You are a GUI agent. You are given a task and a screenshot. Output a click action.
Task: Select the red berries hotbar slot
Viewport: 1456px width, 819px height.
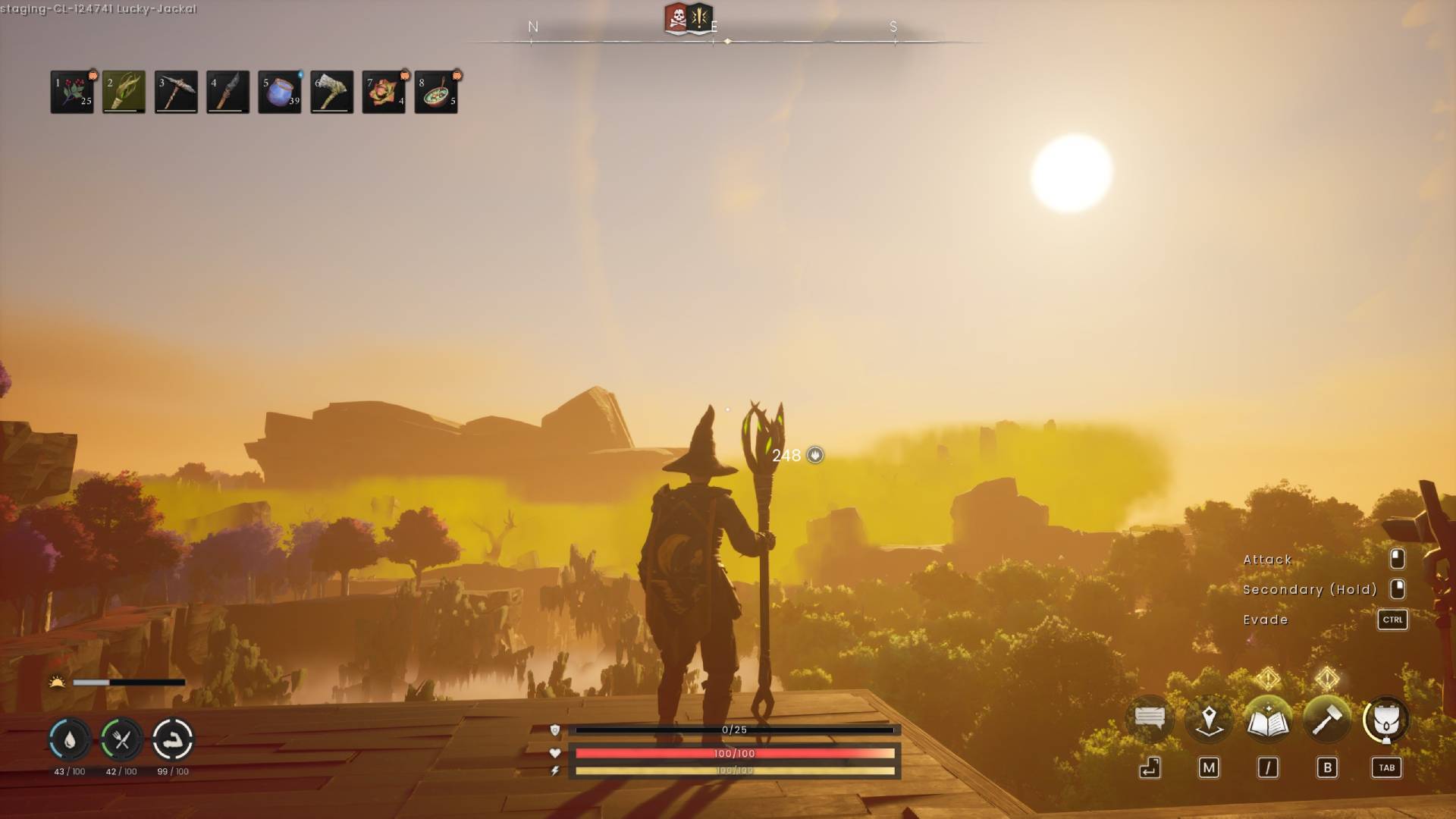coord(72,93)
